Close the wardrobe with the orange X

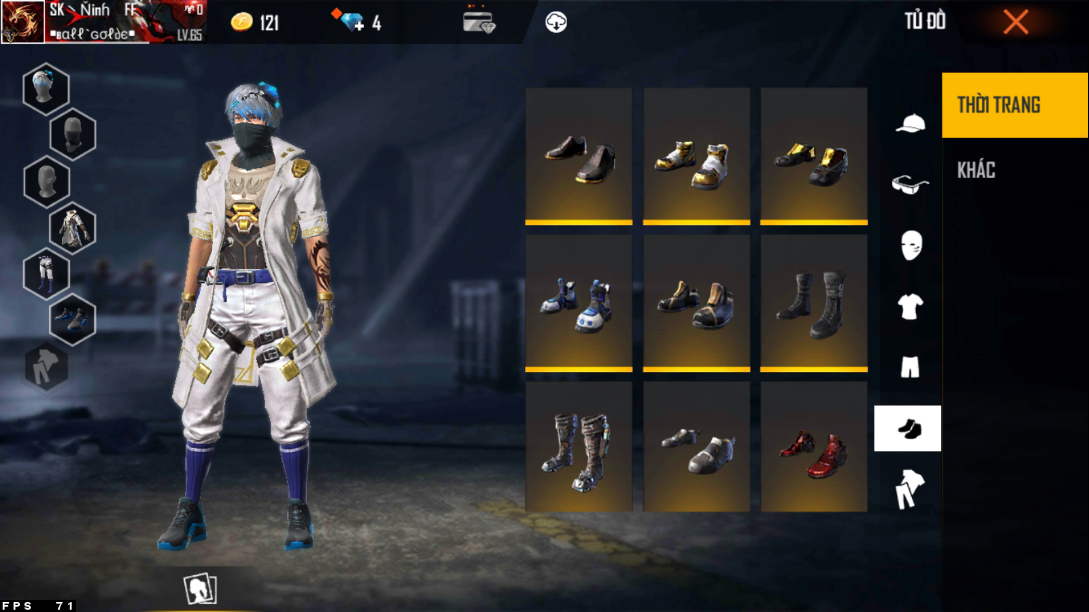(1015, 22)
